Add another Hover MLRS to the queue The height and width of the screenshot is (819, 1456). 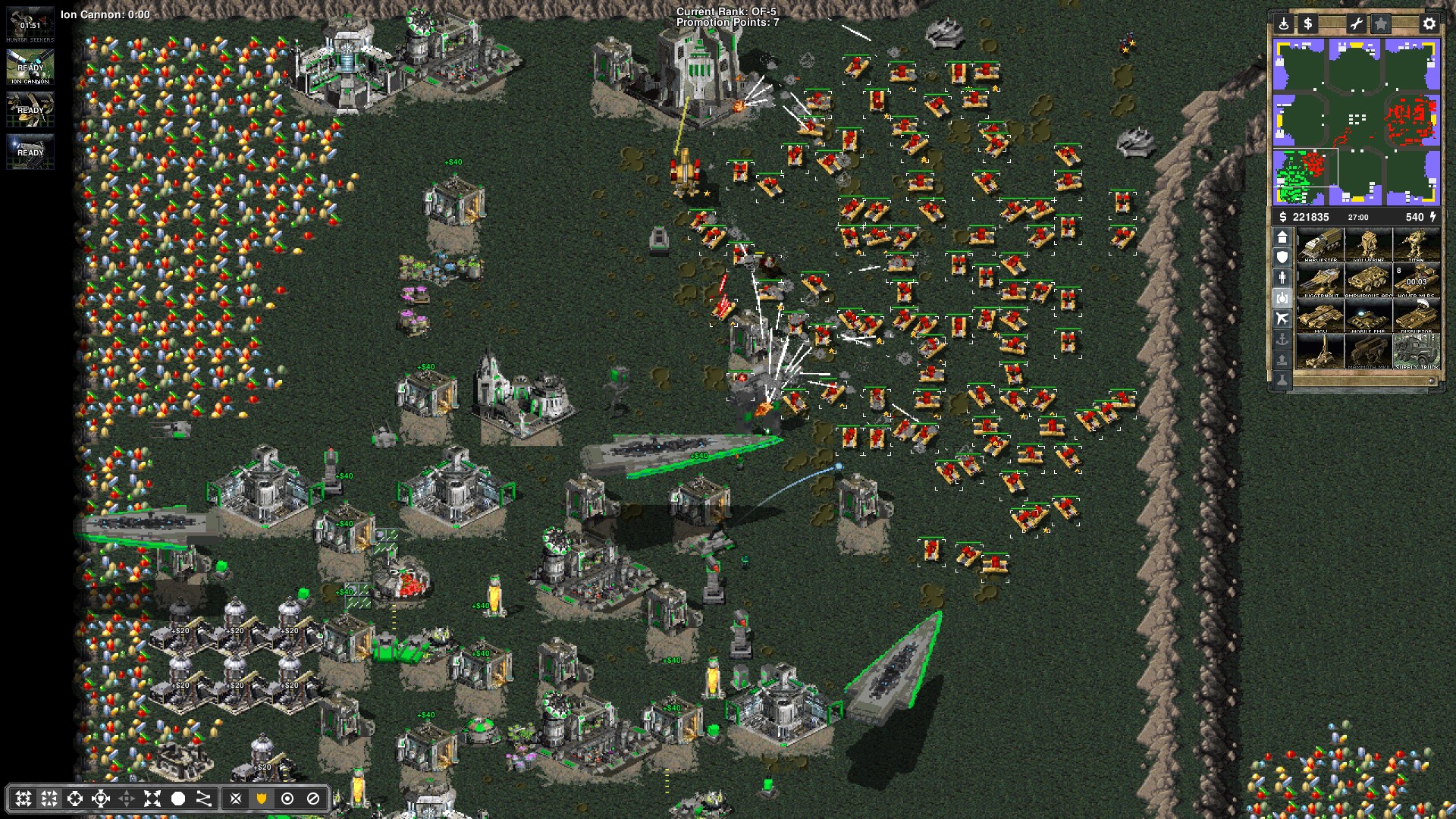[1416, 281]
